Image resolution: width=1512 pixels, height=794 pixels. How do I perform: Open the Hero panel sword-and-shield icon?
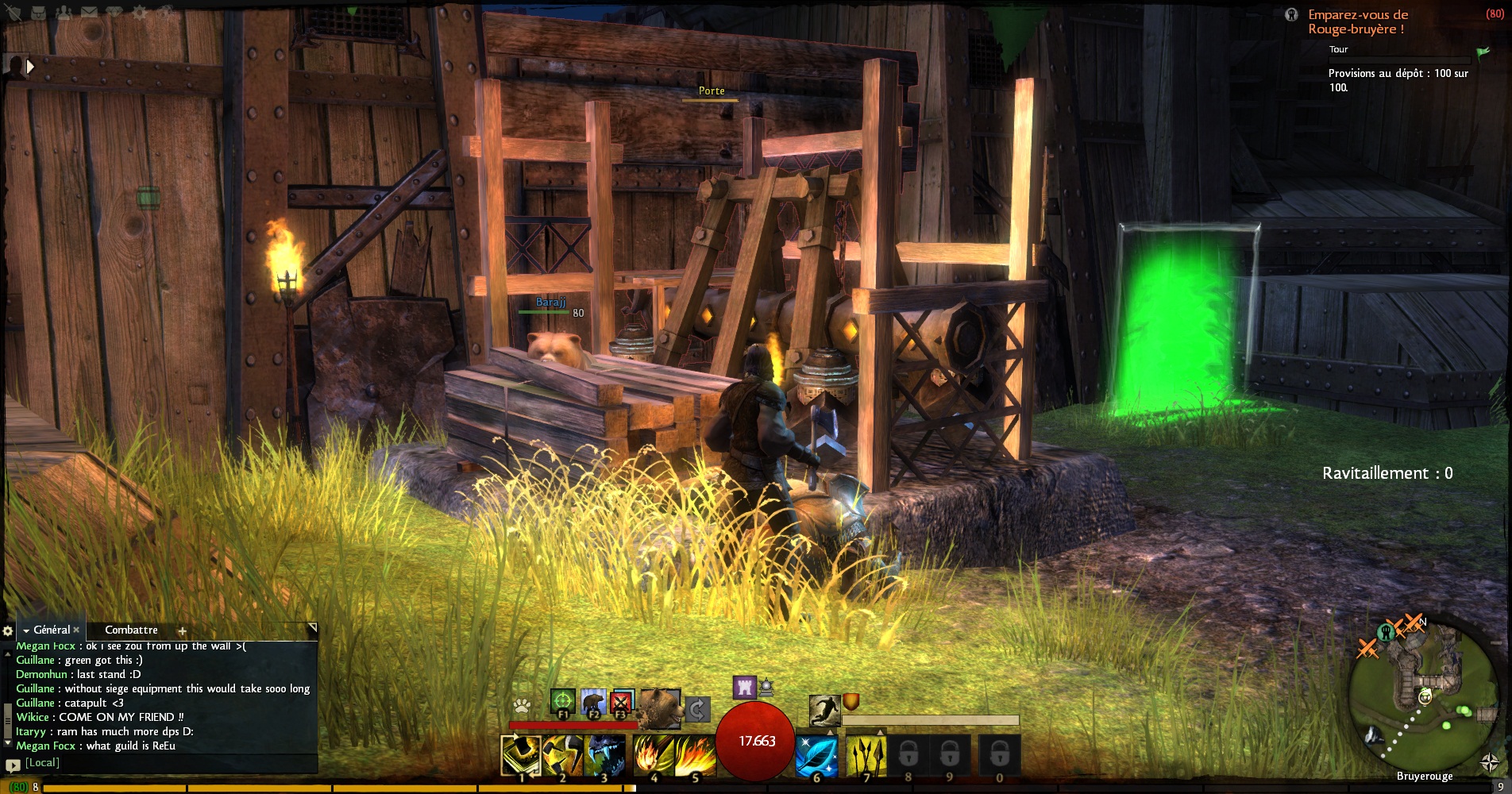tap(14, 12)
